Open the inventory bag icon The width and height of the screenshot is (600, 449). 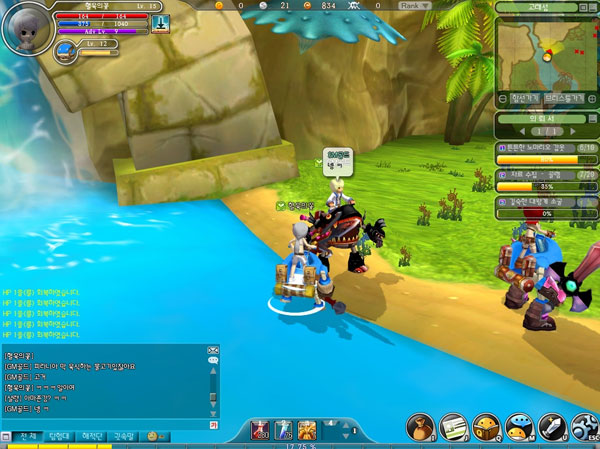pyautogui.click(x=419, y=427)
